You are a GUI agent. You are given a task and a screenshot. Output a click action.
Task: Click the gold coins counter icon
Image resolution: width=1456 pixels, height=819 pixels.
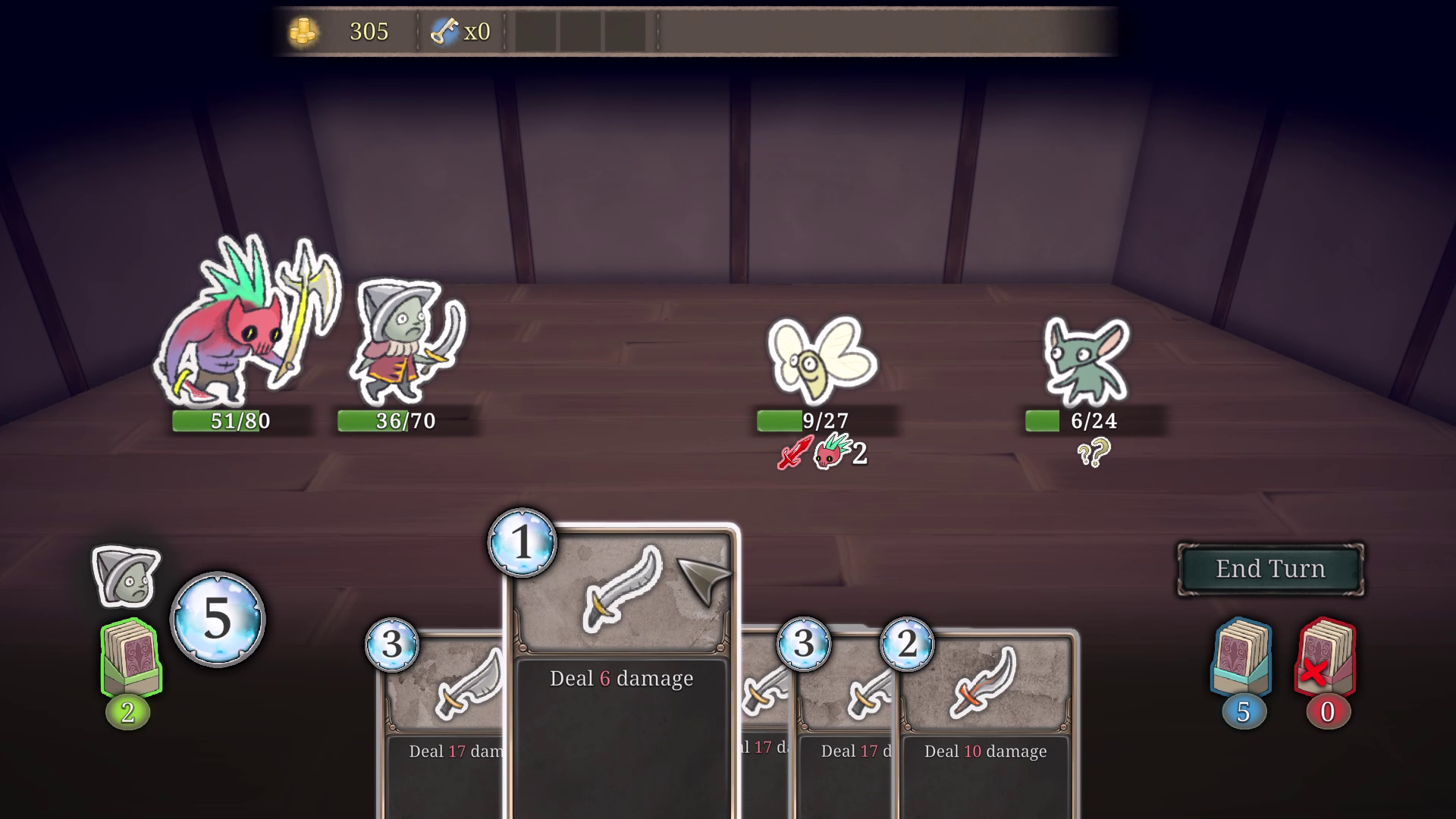pos(305,31)
